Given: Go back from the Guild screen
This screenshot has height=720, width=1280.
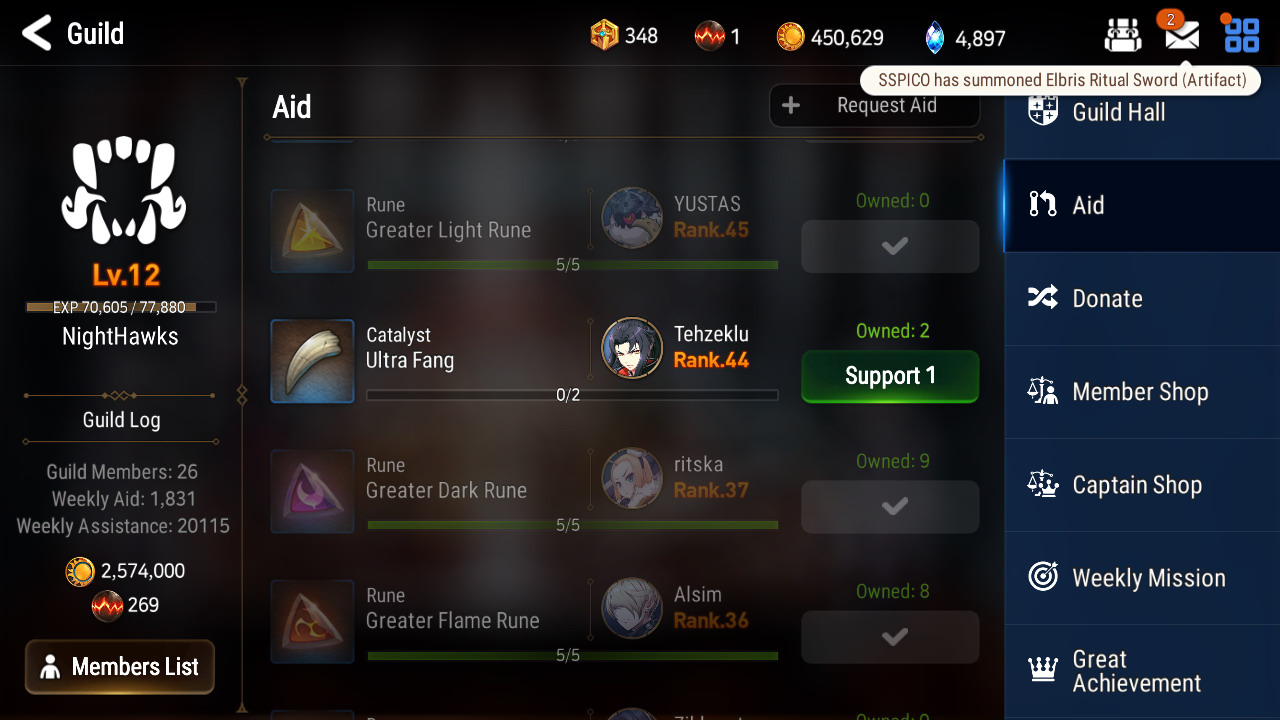Looking at the screenshot, I should [37, 33].
